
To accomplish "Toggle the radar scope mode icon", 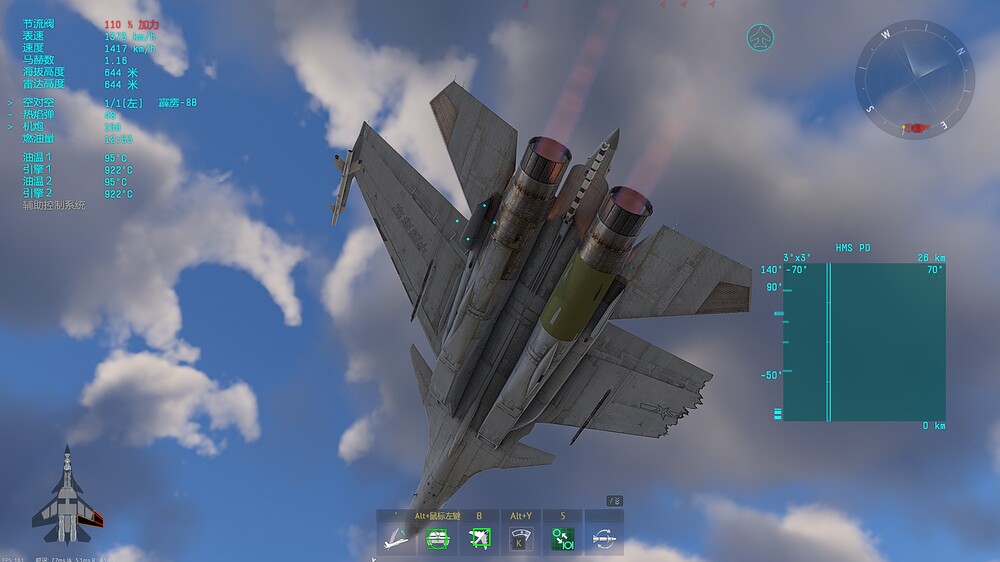I will tap(520, 539).
